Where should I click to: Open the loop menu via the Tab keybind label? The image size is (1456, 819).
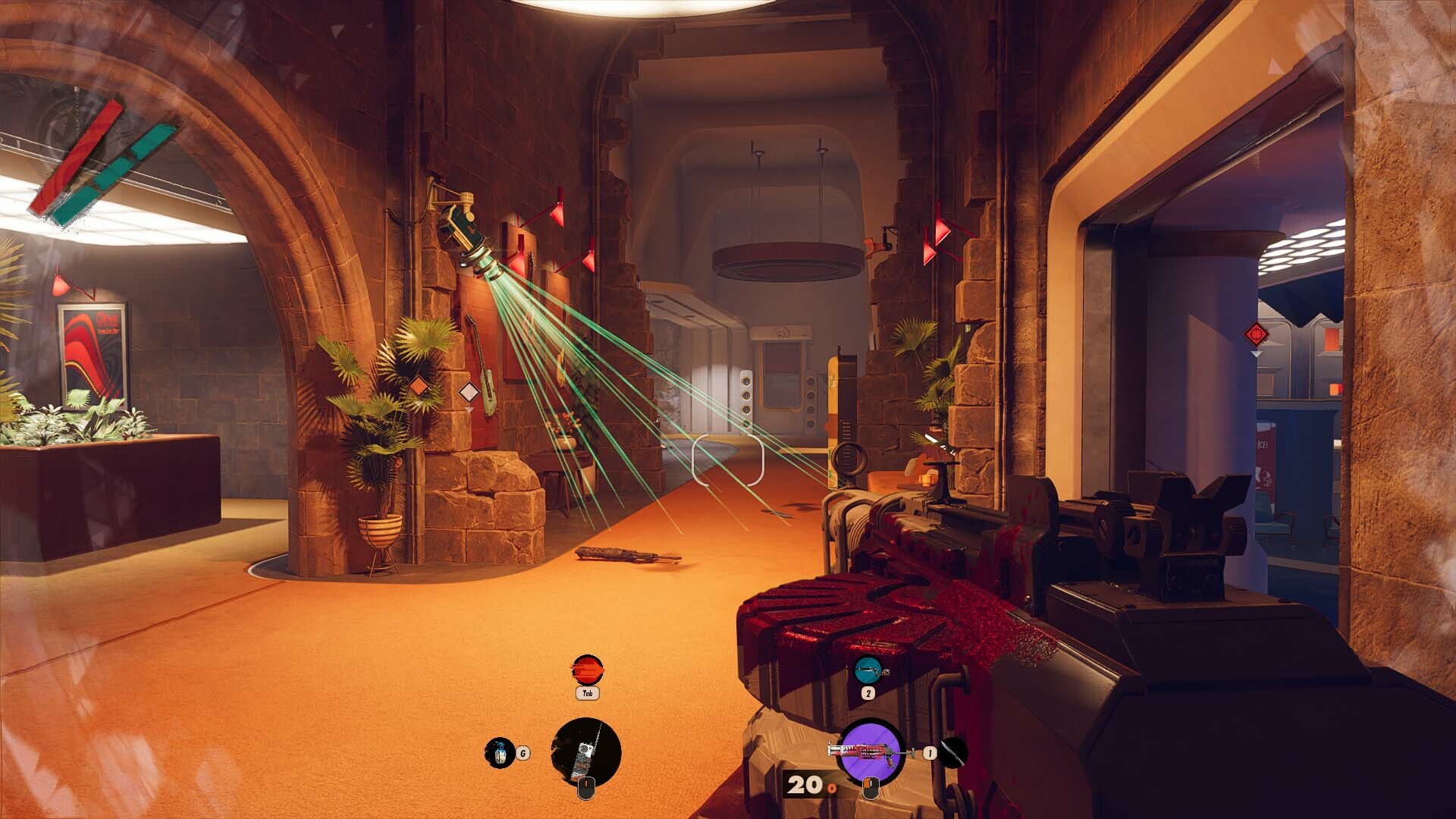coord(587,693)
